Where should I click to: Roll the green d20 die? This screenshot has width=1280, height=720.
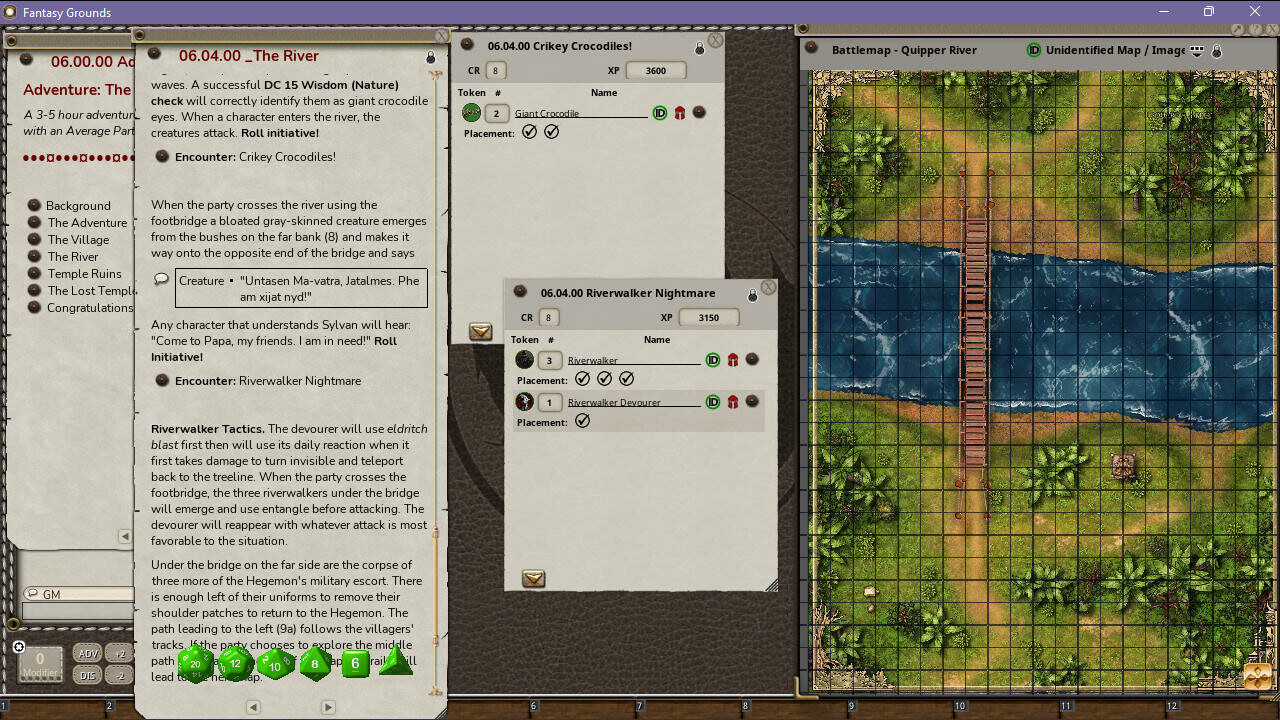point(195,662)
